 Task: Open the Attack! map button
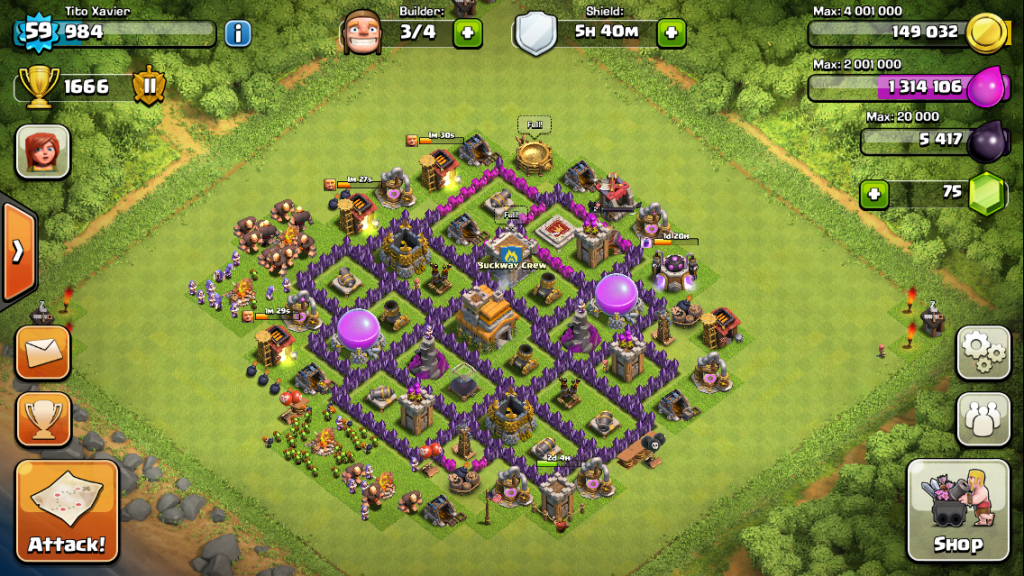tap(67, 511)
